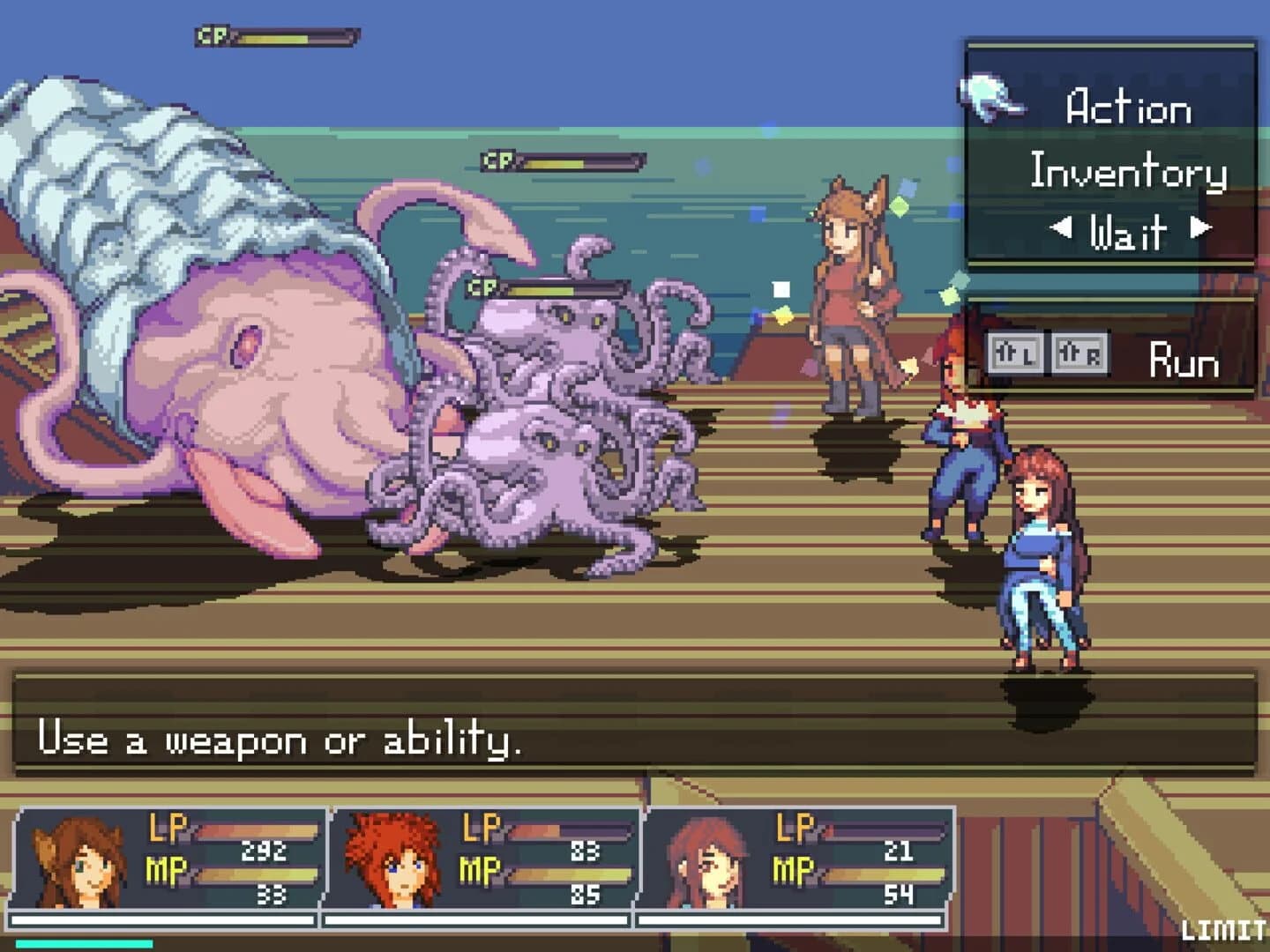Image resolution: width=1270 pixels, height=952 pixels.
Task: Click the CP icon above the octopus stack
Action: [481, 286]
